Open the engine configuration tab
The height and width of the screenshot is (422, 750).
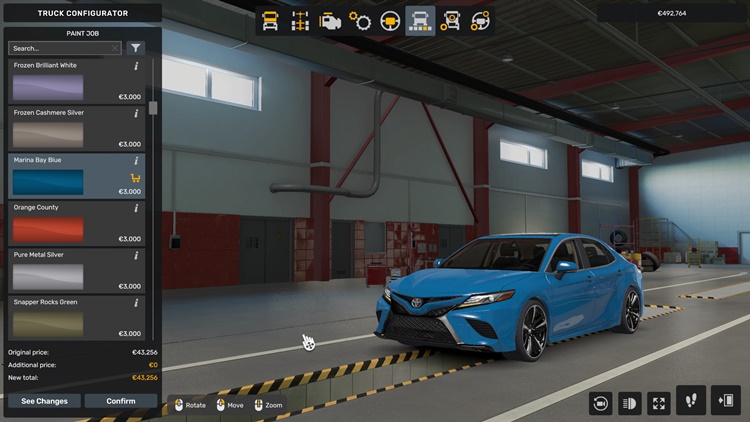coord(329,21)
